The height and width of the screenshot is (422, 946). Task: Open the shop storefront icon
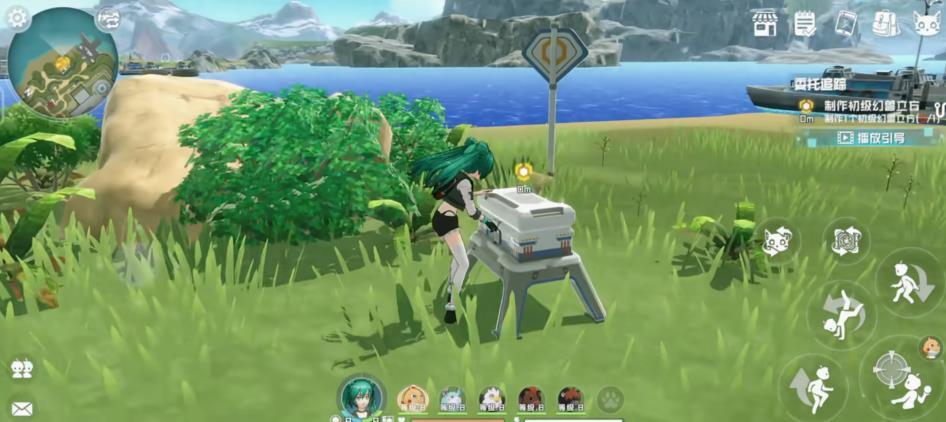[765, 23]
